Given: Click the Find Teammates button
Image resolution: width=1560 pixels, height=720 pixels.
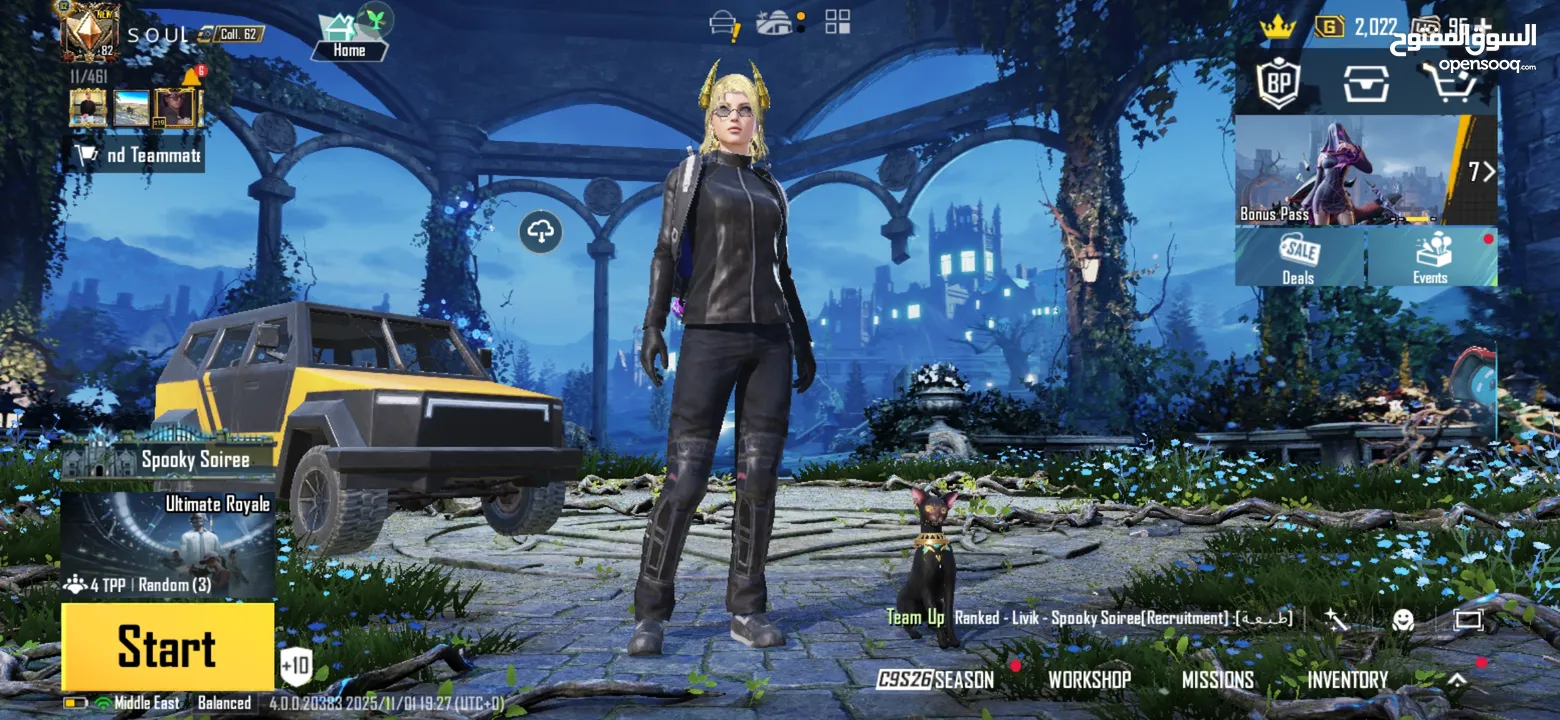Looking at the screenshot, I should [x=138, y=154].
